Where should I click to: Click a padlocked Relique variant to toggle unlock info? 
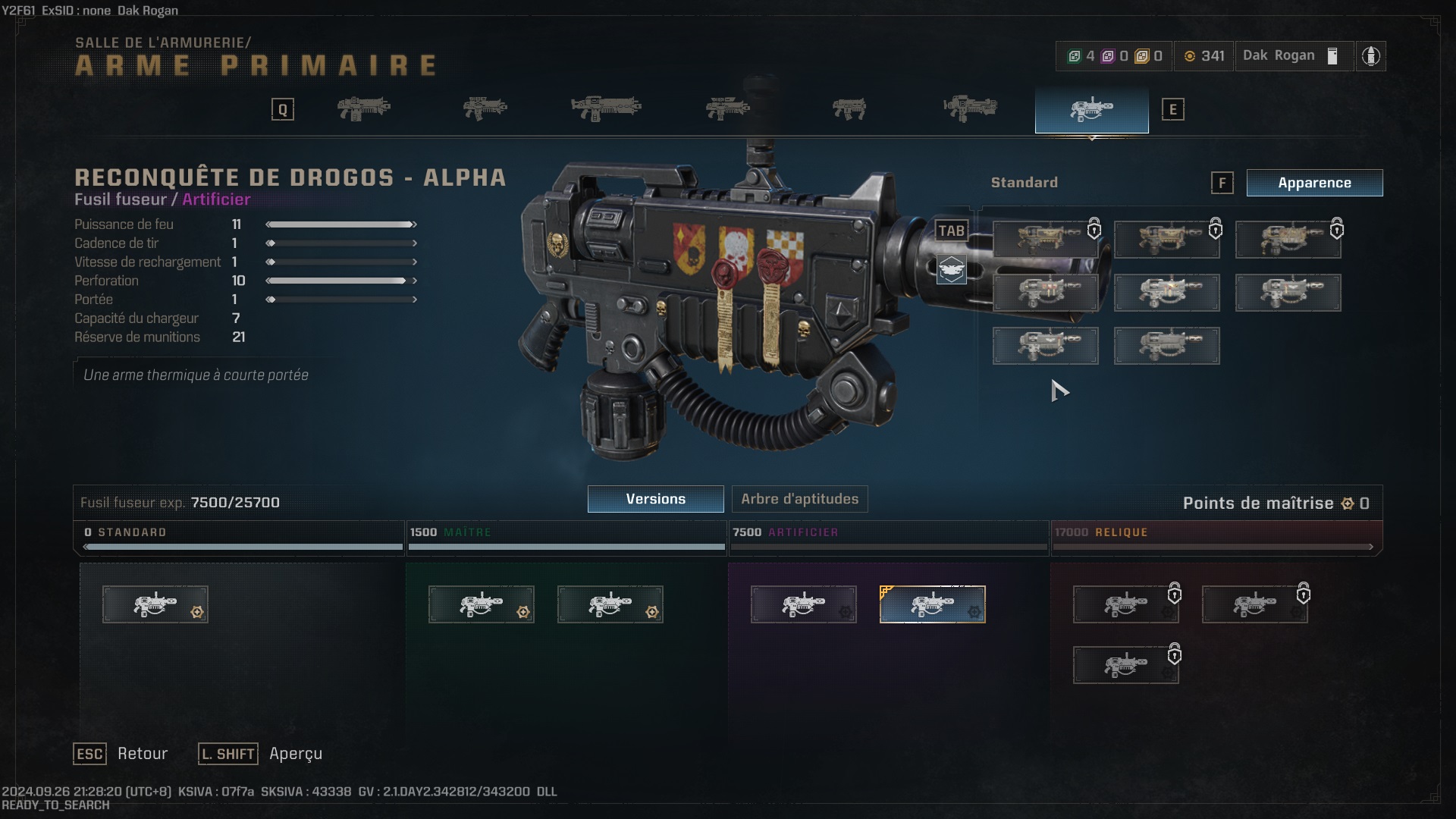tap(1125, 604)
